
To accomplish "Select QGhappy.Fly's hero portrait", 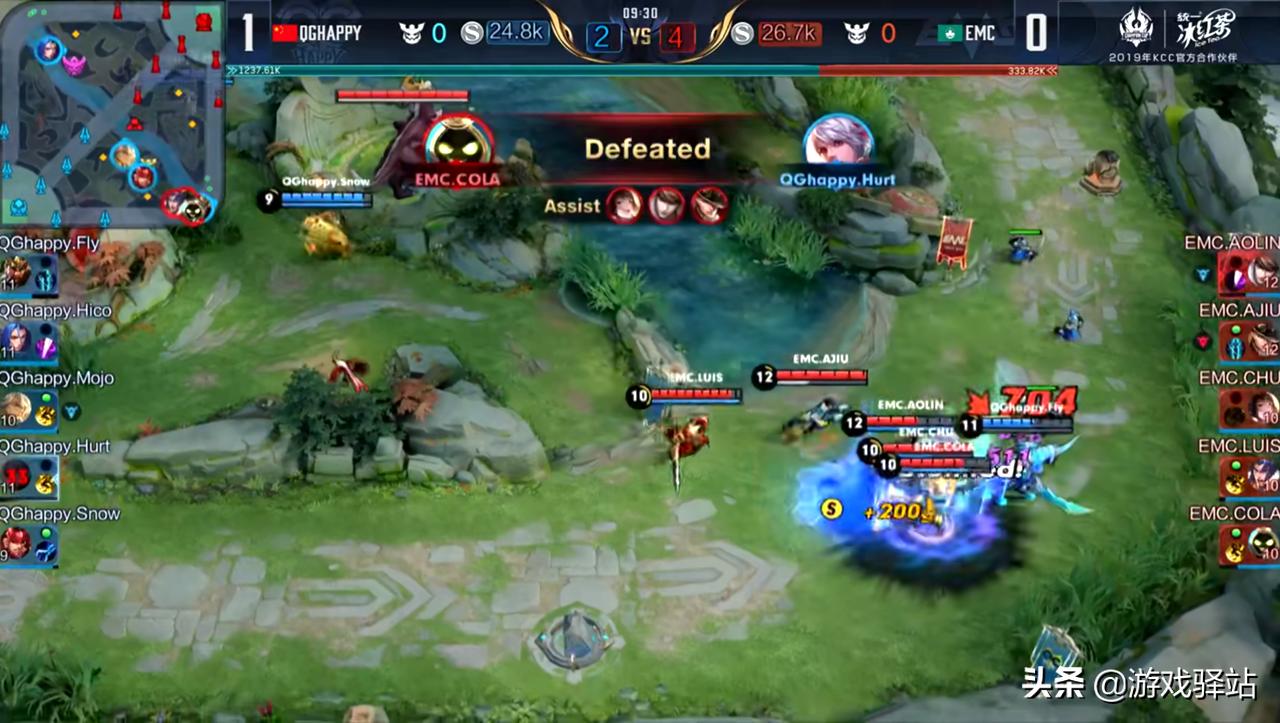I will pos(17,272).
